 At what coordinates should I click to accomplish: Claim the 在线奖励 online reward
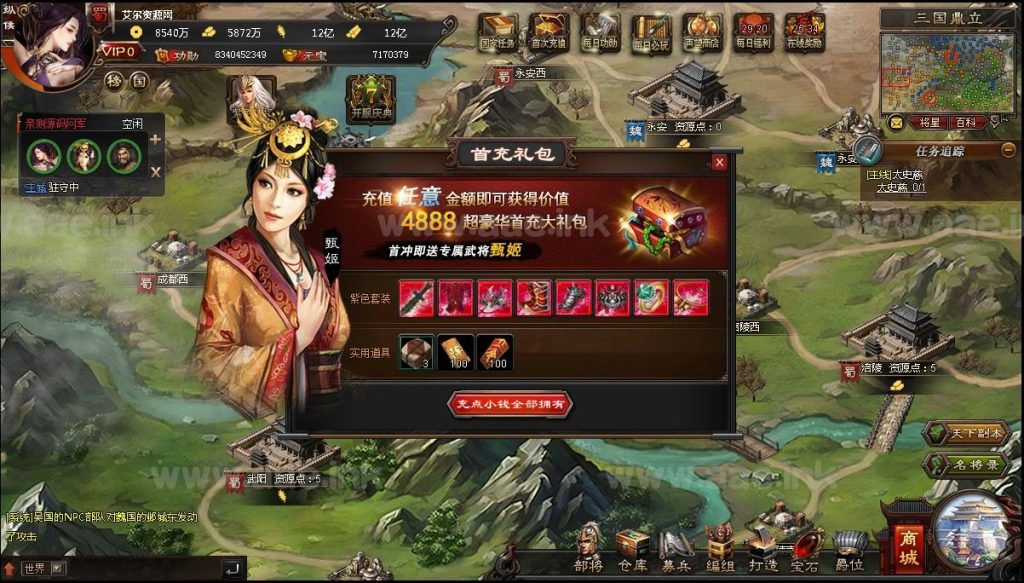pos(804,32)
